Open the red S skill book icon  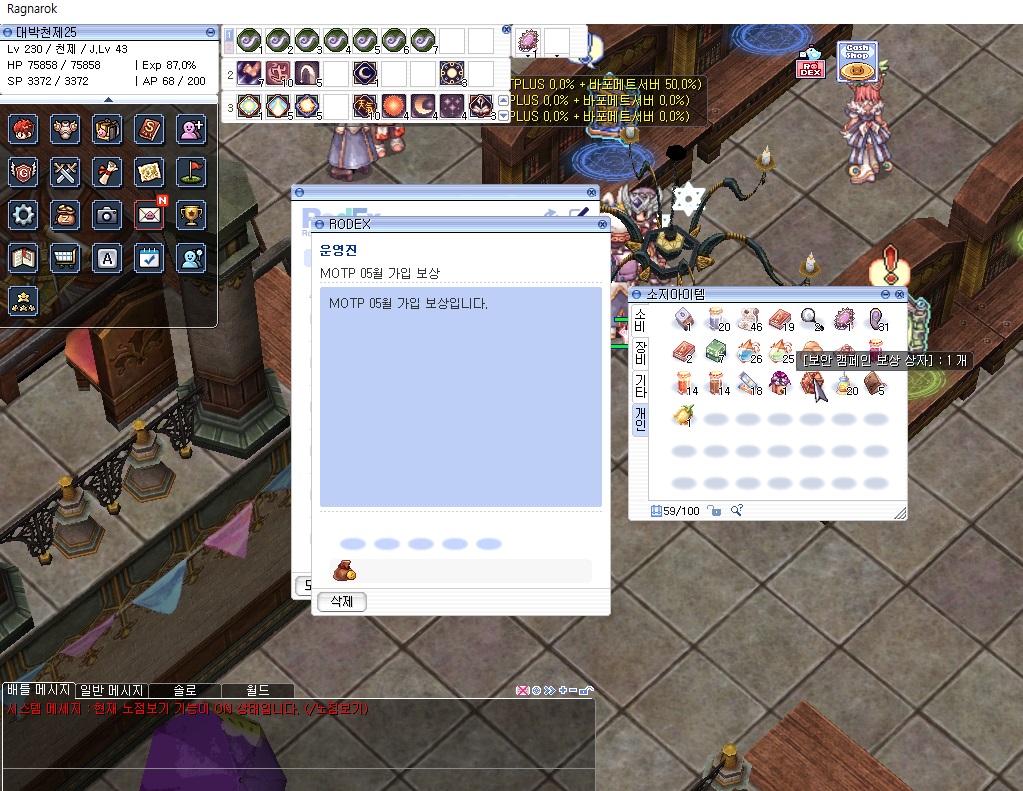[149, 129]
